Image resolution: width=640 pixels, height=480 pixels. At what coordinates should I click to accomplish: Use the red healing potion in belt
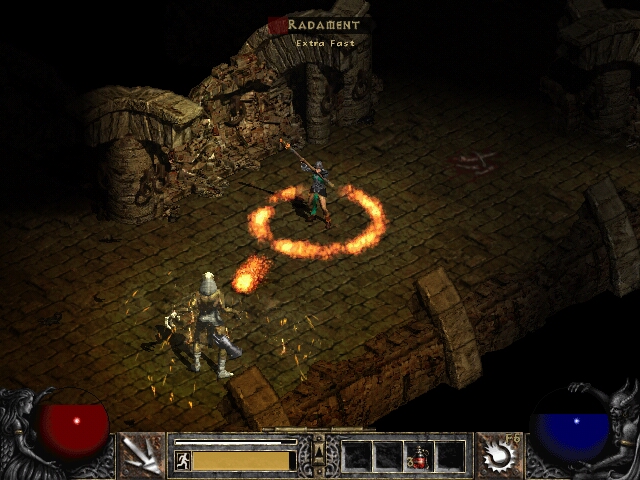(x=420, y=456)
